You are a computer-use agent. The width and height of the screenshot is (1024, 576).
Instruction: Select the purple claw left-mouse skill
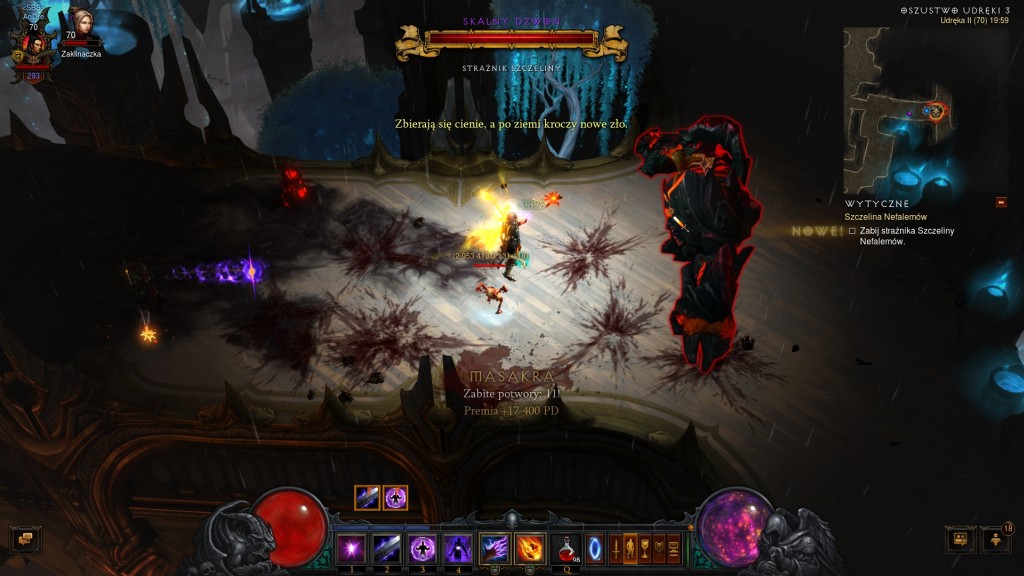494,548
